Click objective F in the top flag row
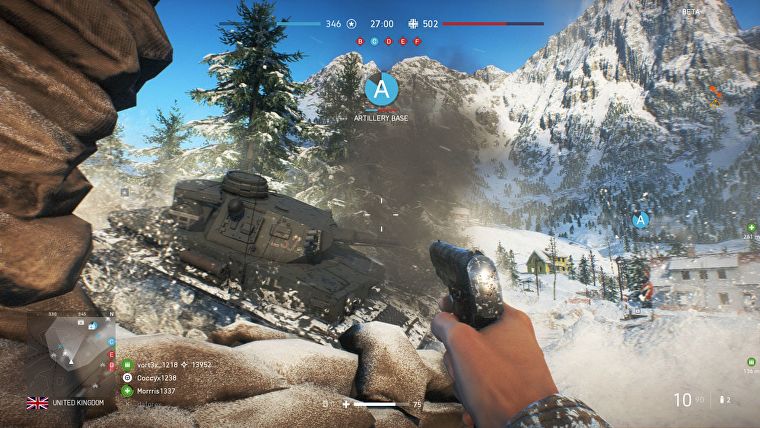Screen dimensions: 760x428 [417, 42]
